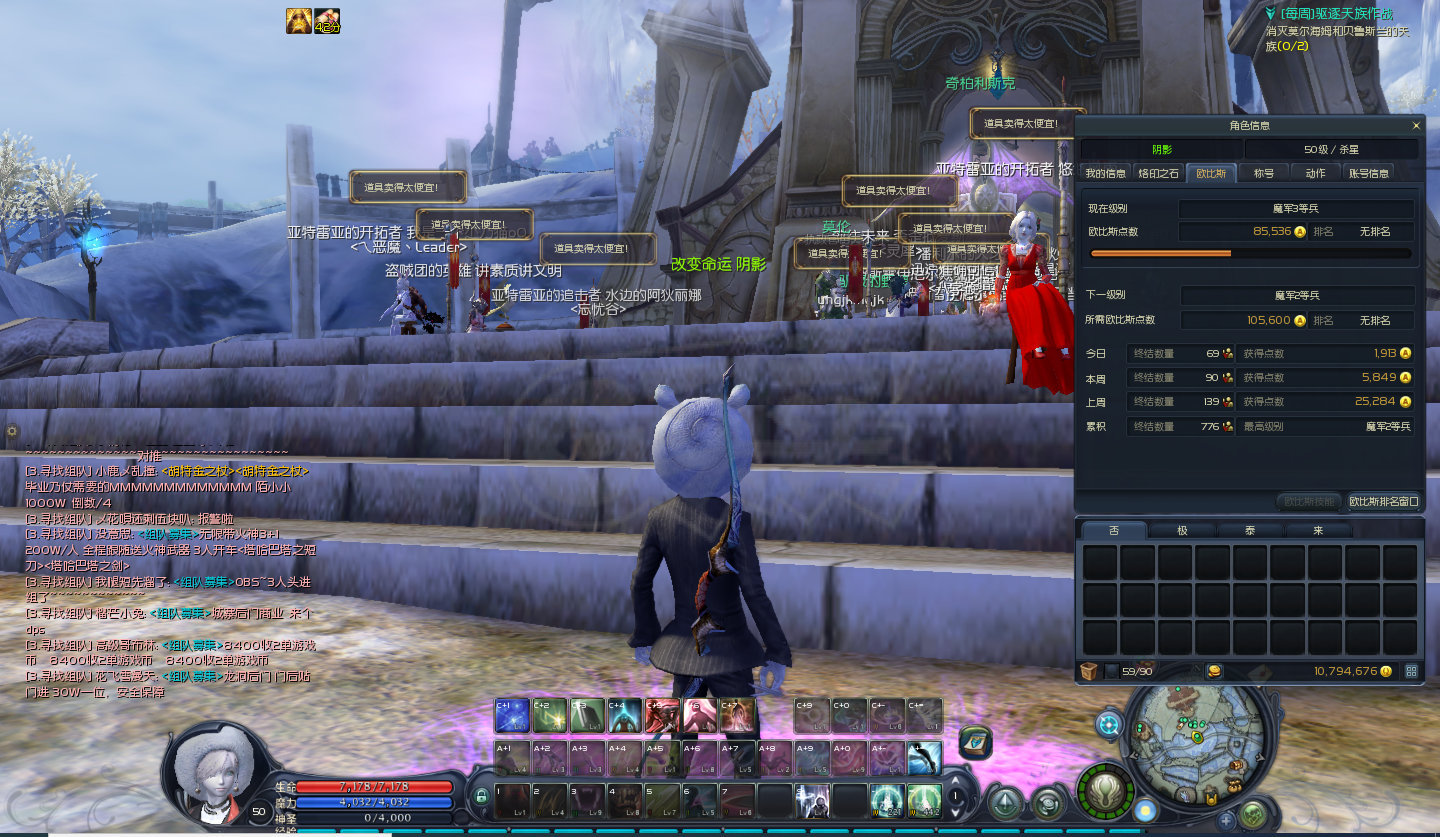
Task: Select the 称号 title tab
Action: point(1263,173)
